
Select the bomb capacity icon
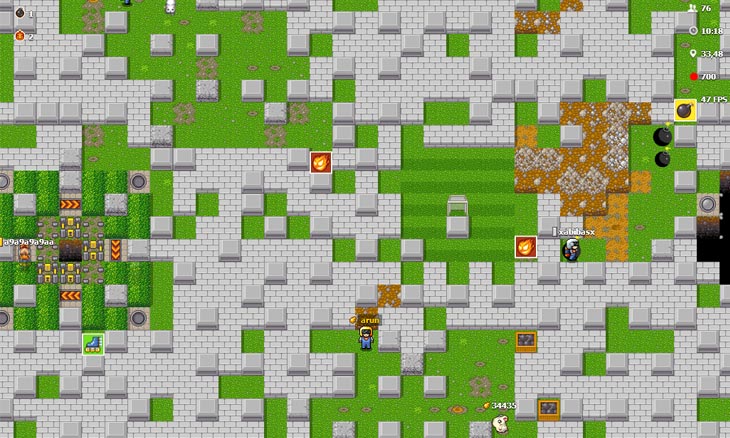coord(19,13)
